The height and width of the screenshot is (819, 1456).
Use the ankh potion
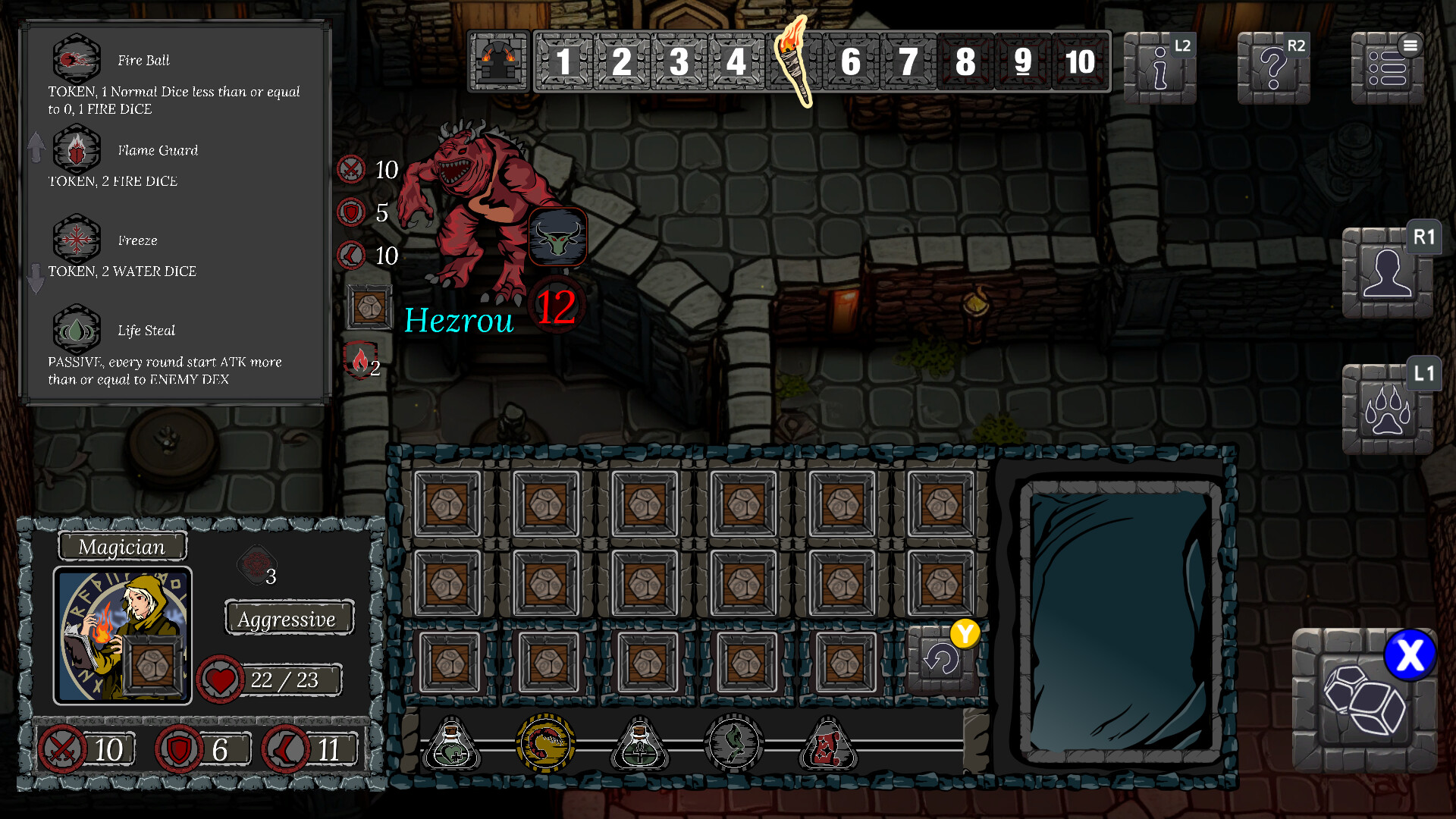coord(640,744)
